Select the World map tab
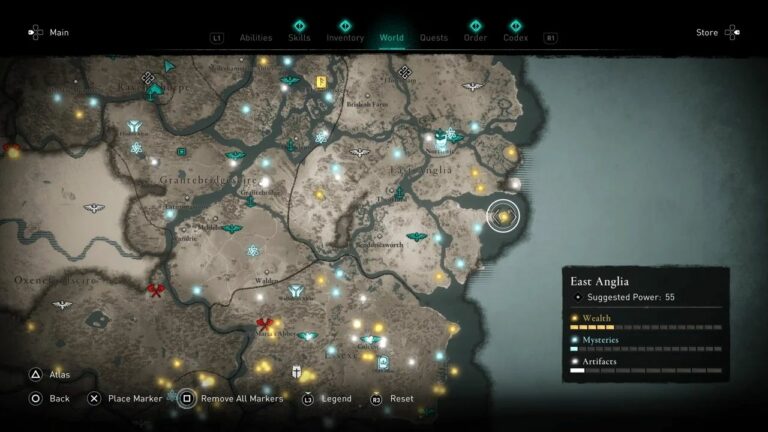The width and height of the screenshot is (768, 432). (392, 38)
